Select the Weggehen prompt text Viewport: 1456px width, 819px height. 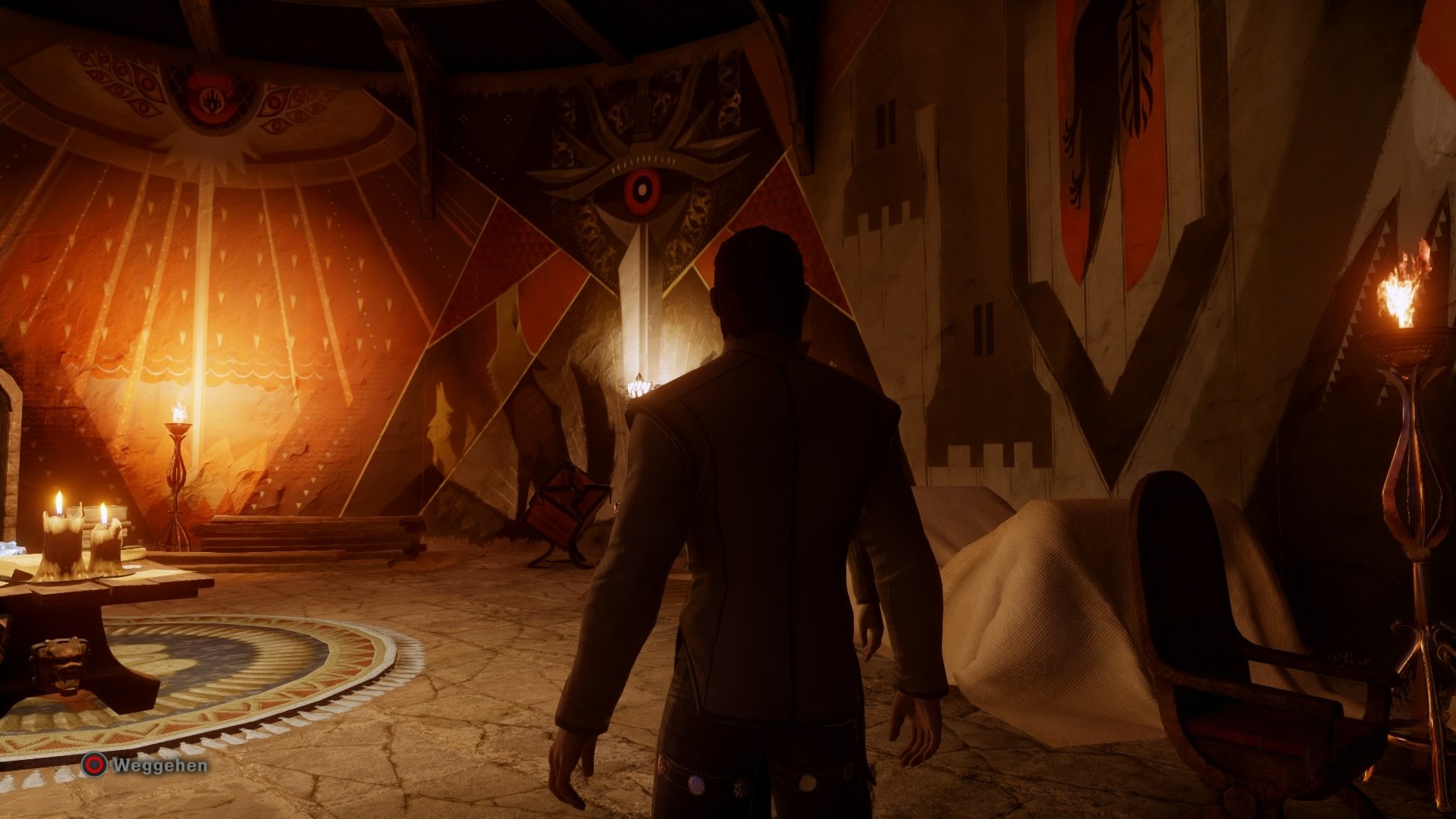(x=159, y=767)
